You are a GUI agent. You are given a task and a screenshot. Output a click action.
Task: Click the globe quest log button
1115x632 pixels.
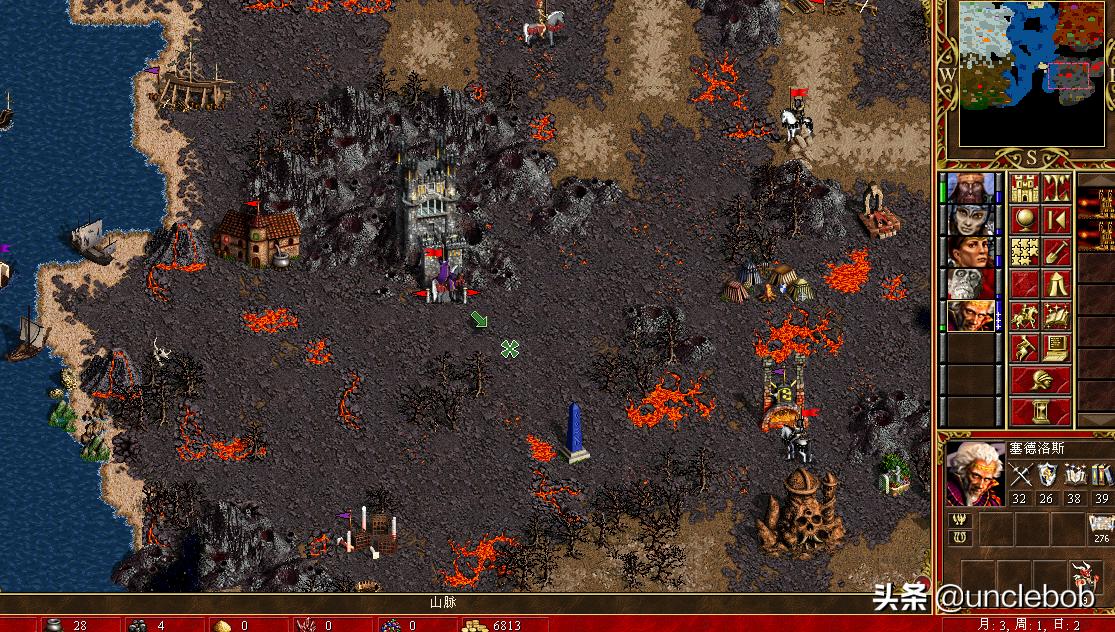click(1024, 220)
